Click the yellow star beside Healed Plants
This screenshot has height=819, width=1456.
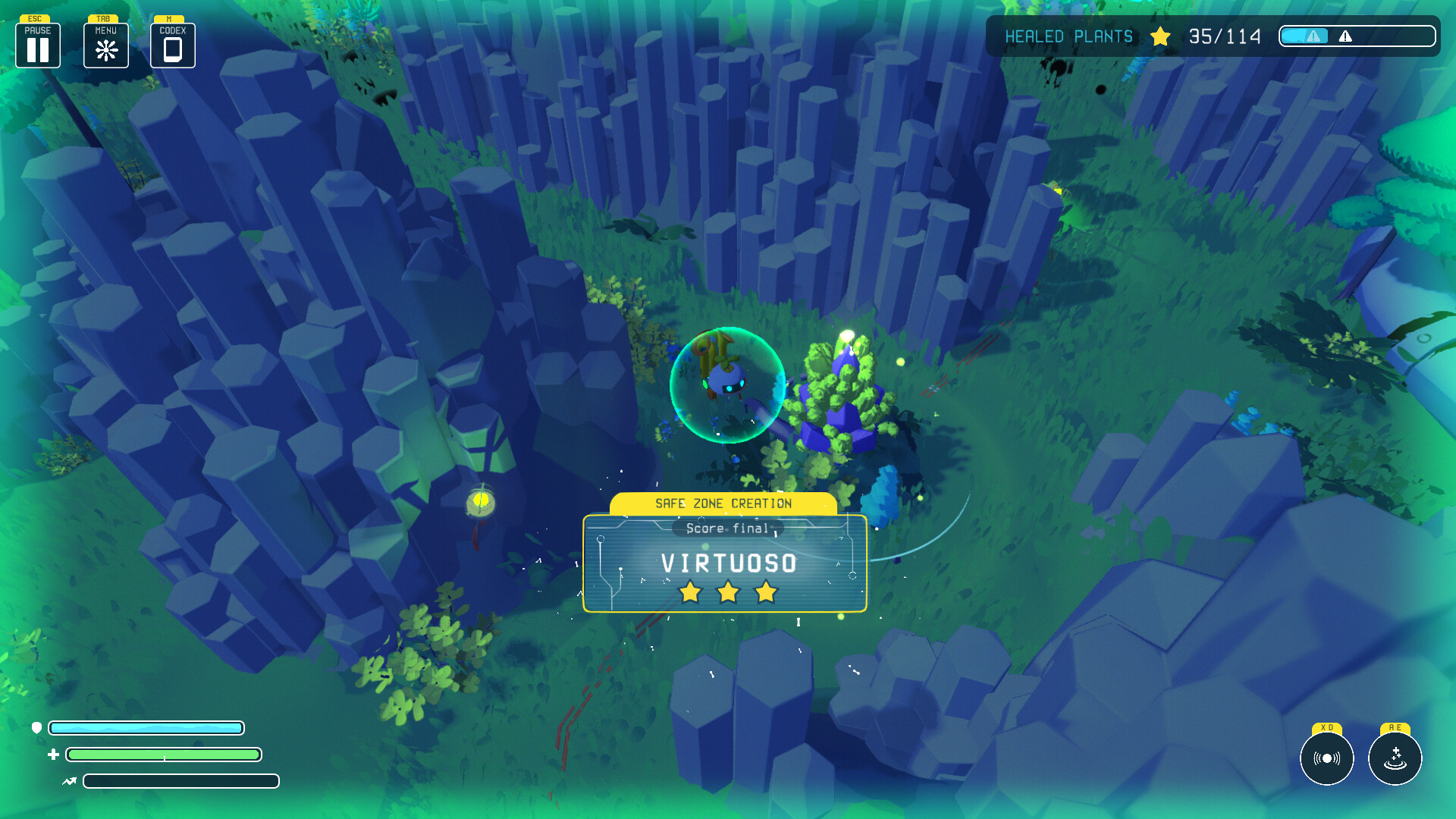tap(1159, 36)
